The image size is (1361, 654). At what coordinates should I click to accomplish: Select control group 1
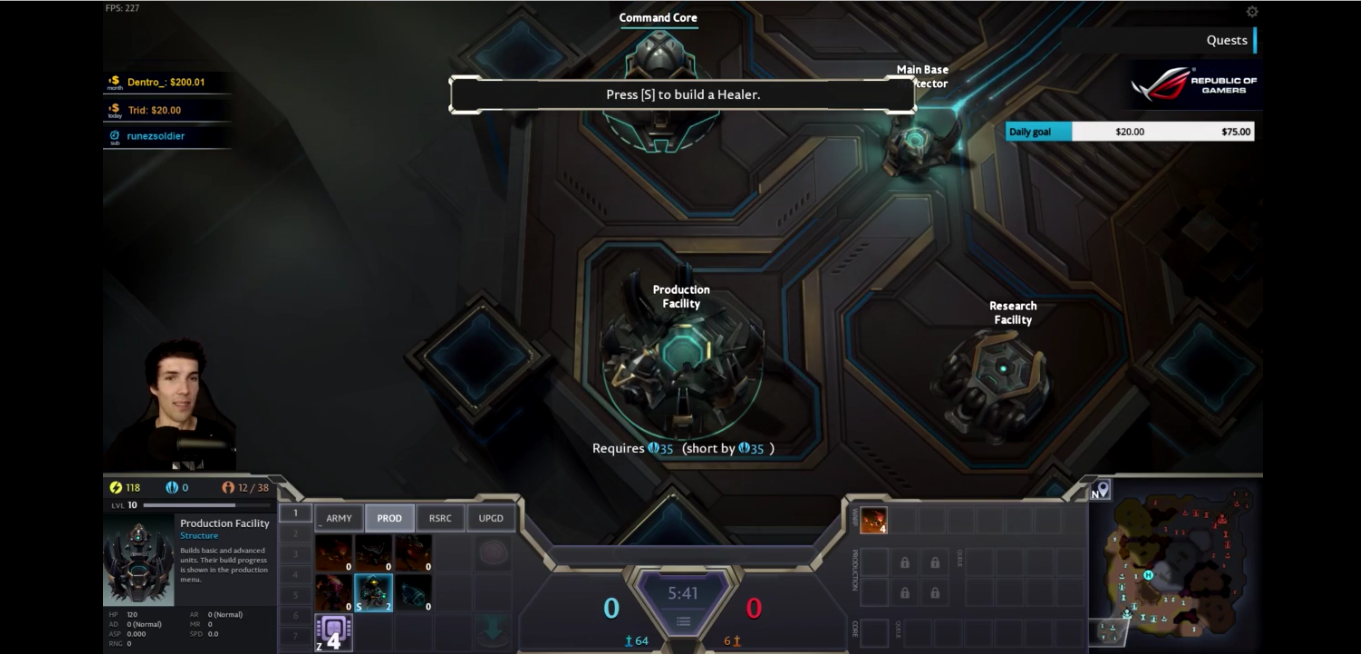[x=295, y=513]
